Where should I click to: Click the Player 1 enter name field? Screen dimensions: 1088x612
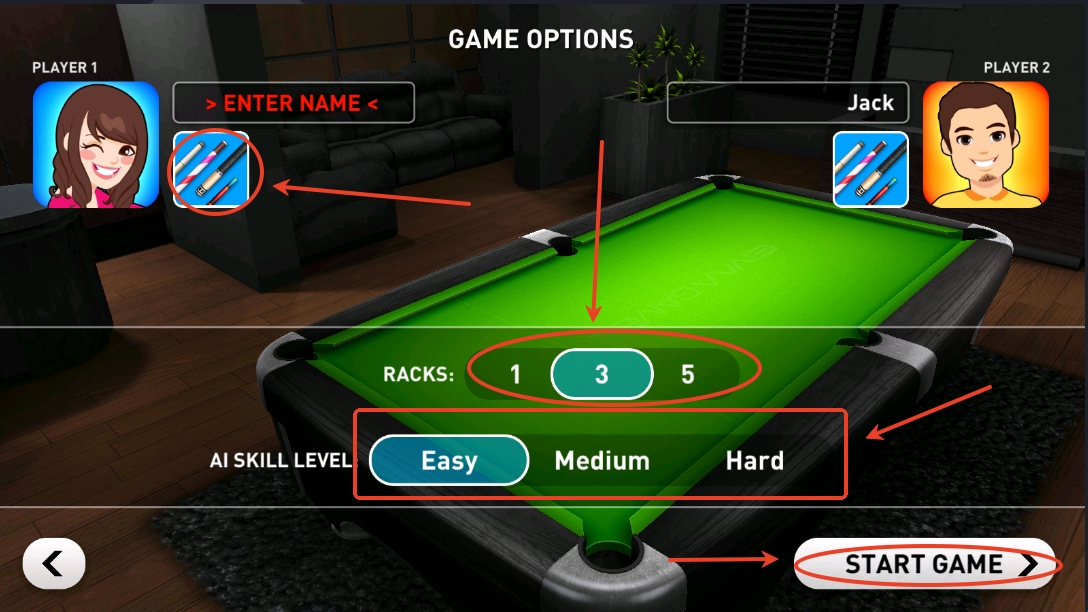294,103
